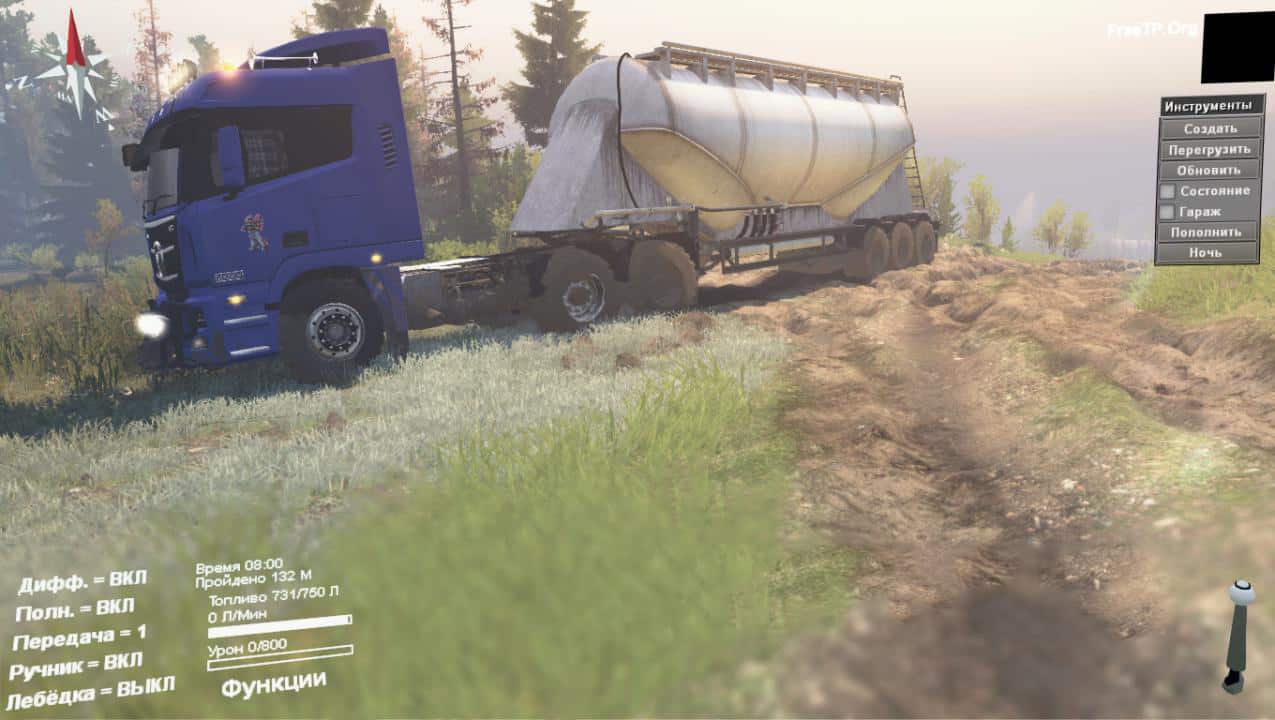The image size is (1275, 720).
Task: Enable the Гараж checkbox
Action: 1167,211
